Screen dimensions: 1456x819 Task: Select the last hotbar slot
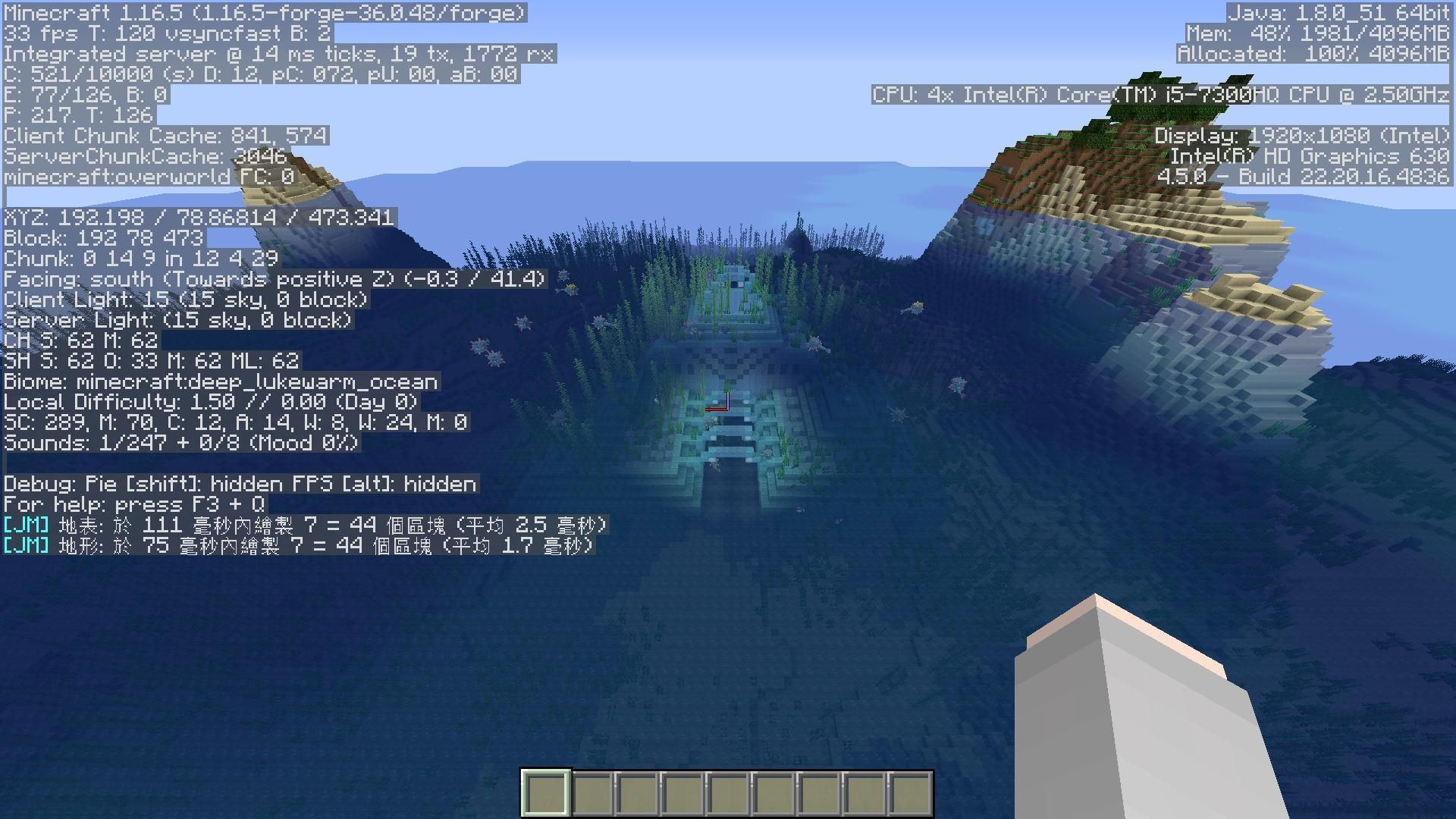[x=910, y=791]
